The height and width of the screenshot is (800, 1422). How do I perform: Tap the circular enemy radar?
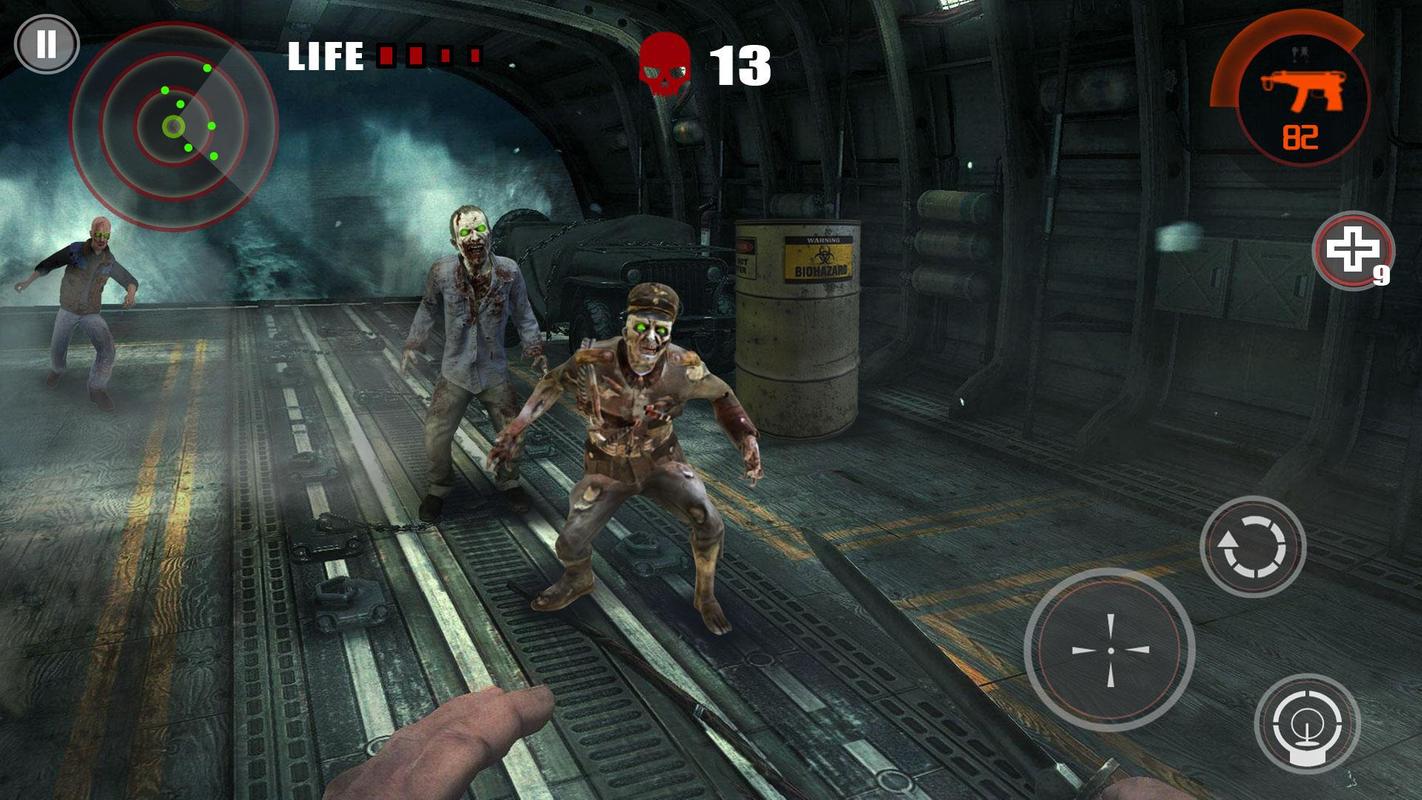pyautogui.click(x=173, y=127)
